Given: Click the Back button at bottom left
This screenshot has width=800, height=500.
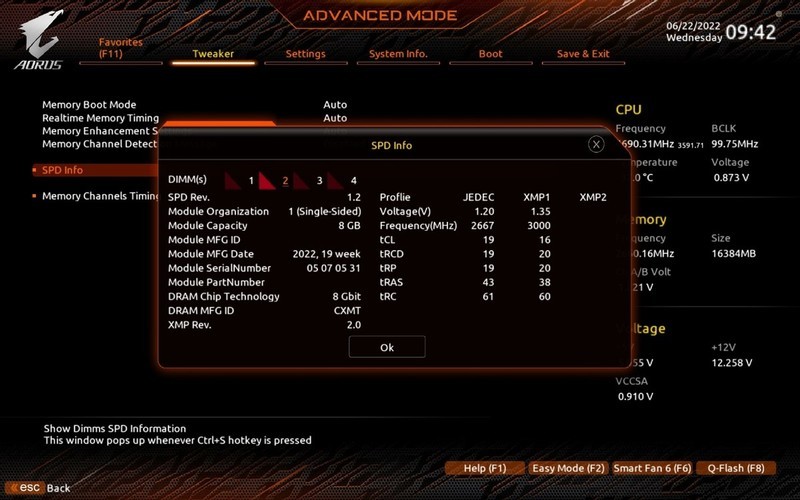Looking at the screenshot, I should pos(45,487).
